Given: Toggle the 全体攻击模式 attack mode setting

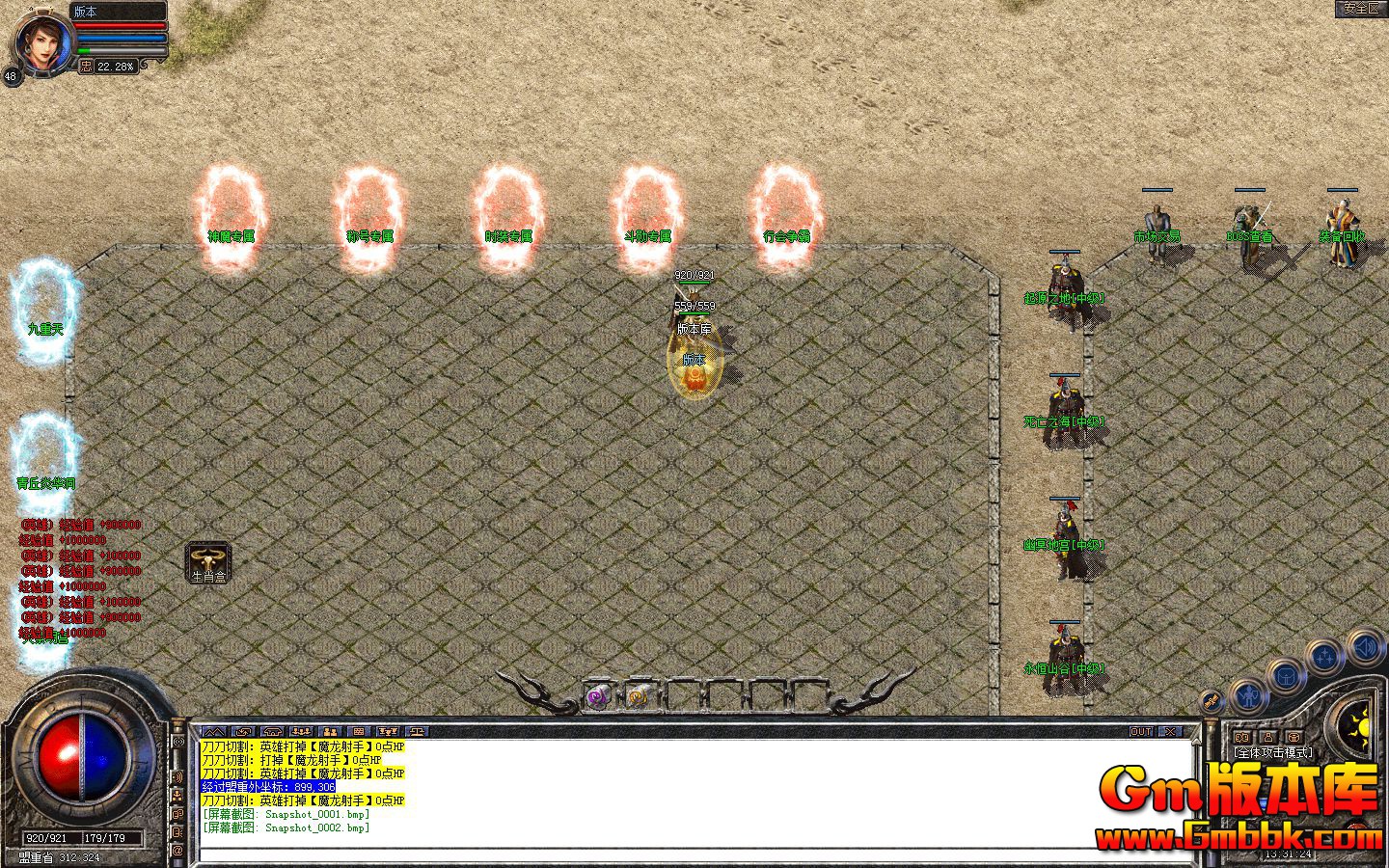Looking at the screenshot, I should [1273, 751].
